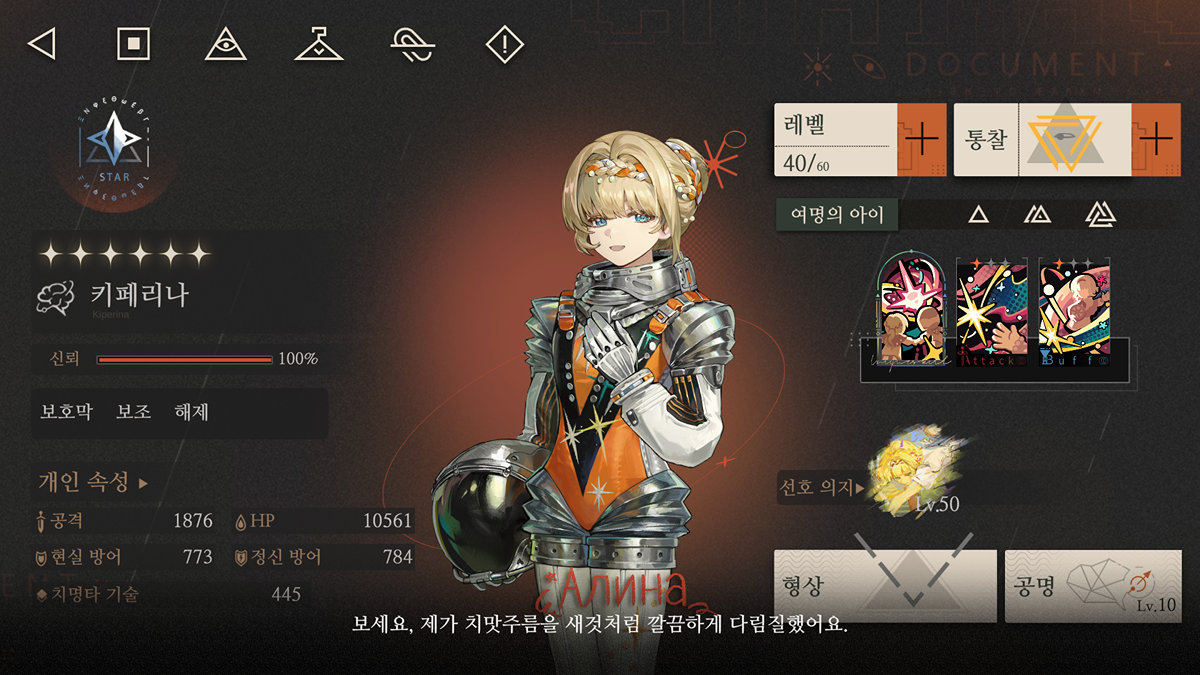Tap the orange plus next to 레벨
1200x675 pixels.
(921, 139)
